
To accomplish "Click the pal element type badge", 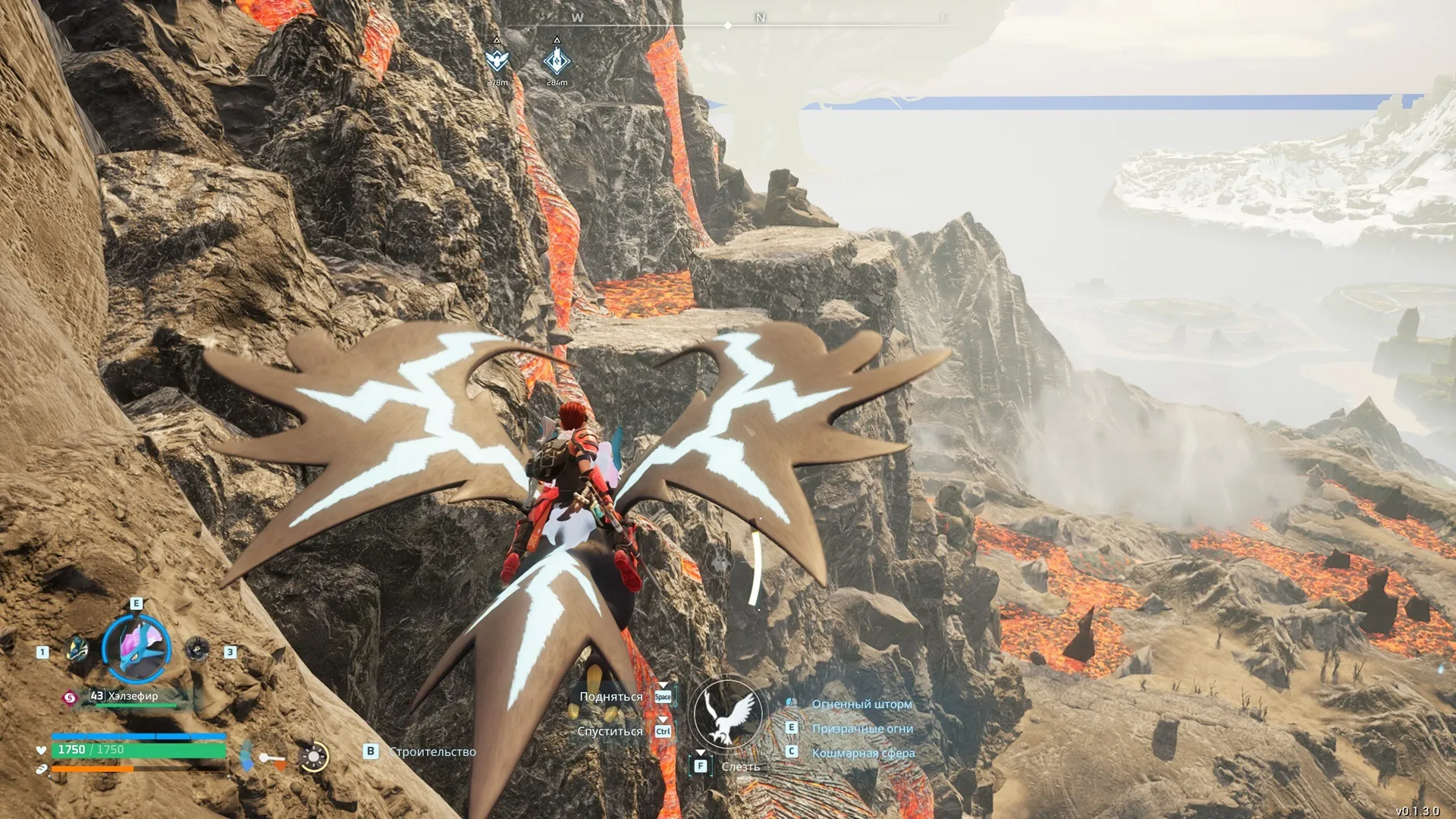I will pos(70,697).
